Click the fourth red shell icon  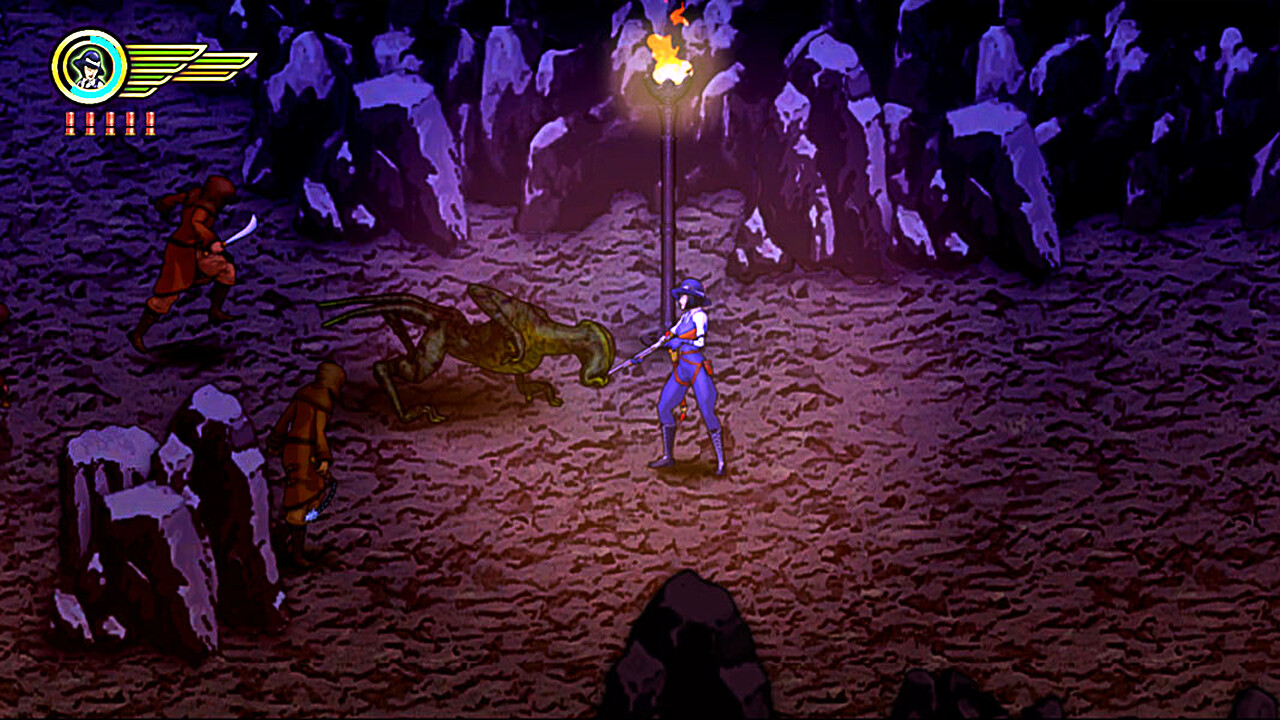point(129,122)
